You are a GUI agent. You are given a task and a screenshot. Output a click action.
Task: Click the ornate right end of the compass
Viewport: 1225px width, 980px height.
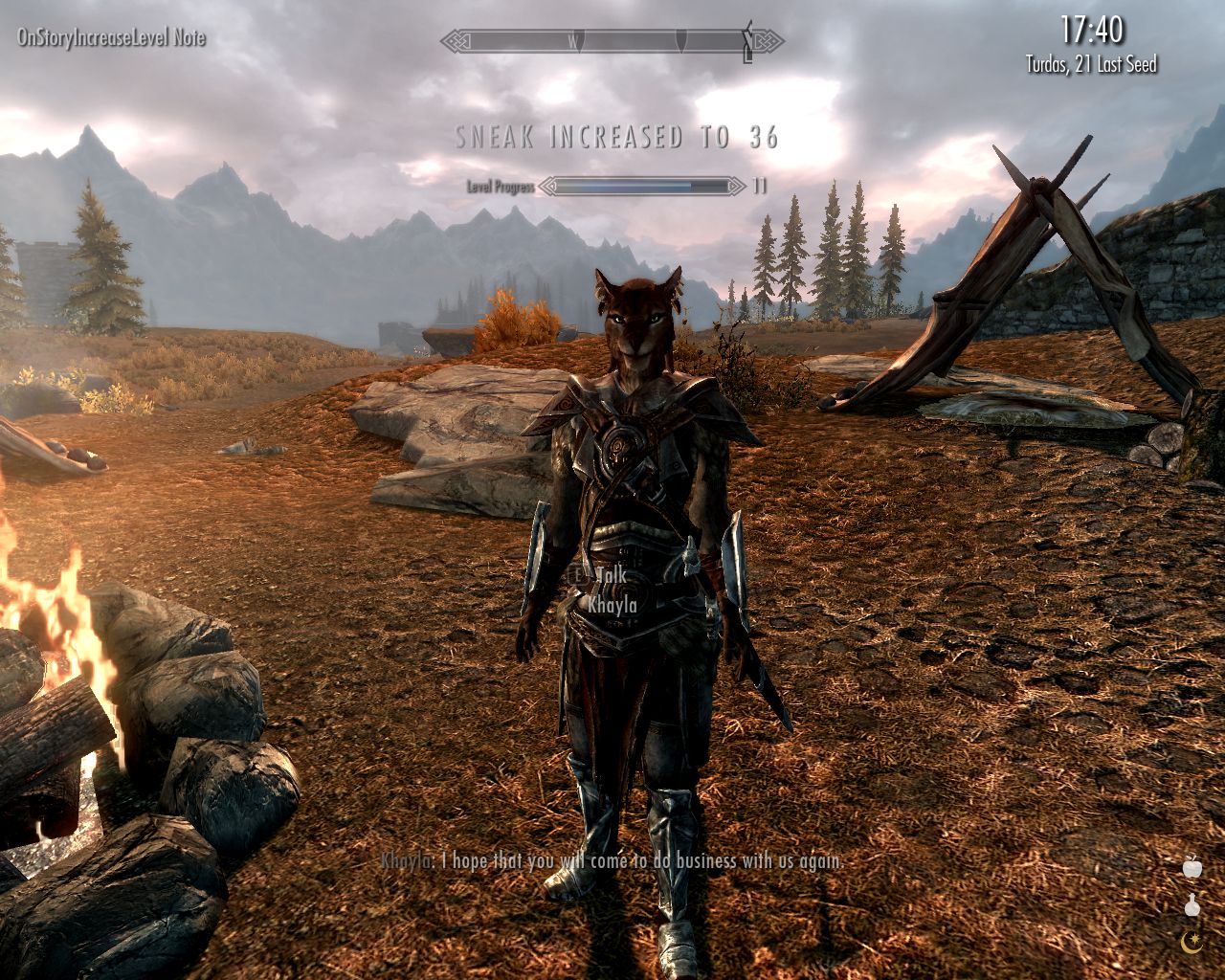764,41
